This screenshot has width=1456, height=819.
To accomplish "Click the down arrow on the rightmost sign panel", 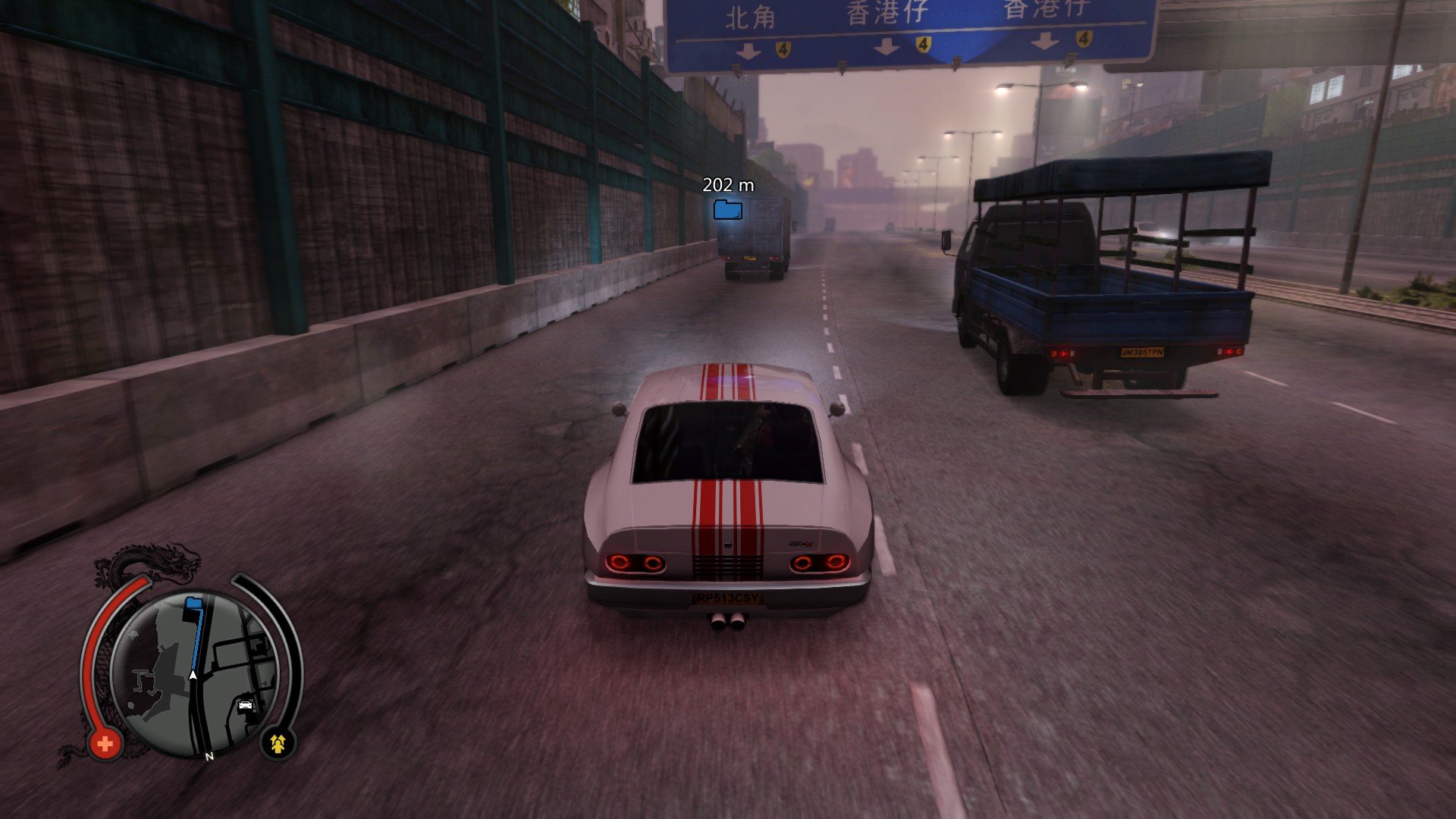I will [x=1046, y=42].
